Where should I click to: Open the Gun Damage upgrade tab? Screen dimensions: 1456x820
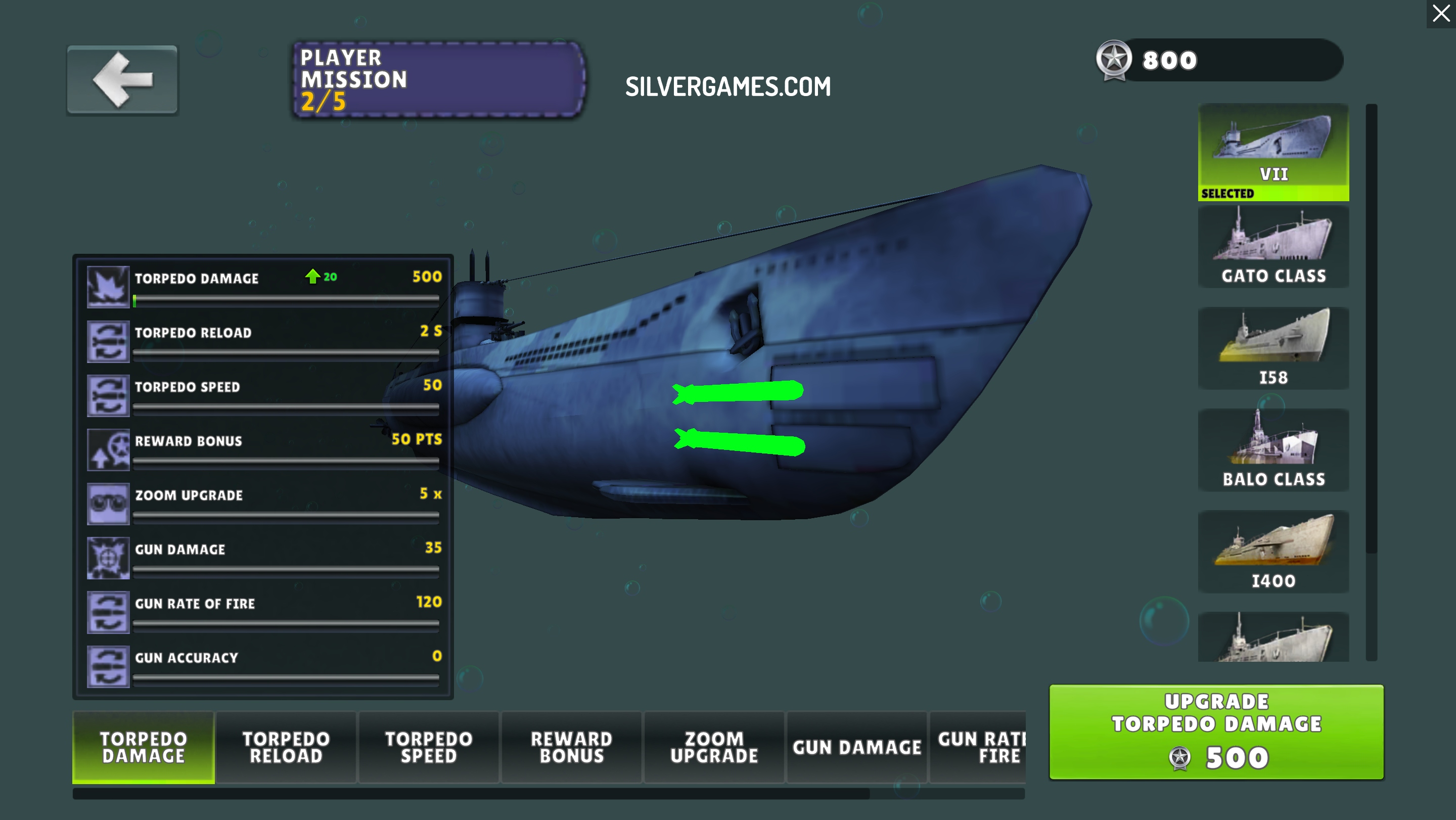pos(857,747)
